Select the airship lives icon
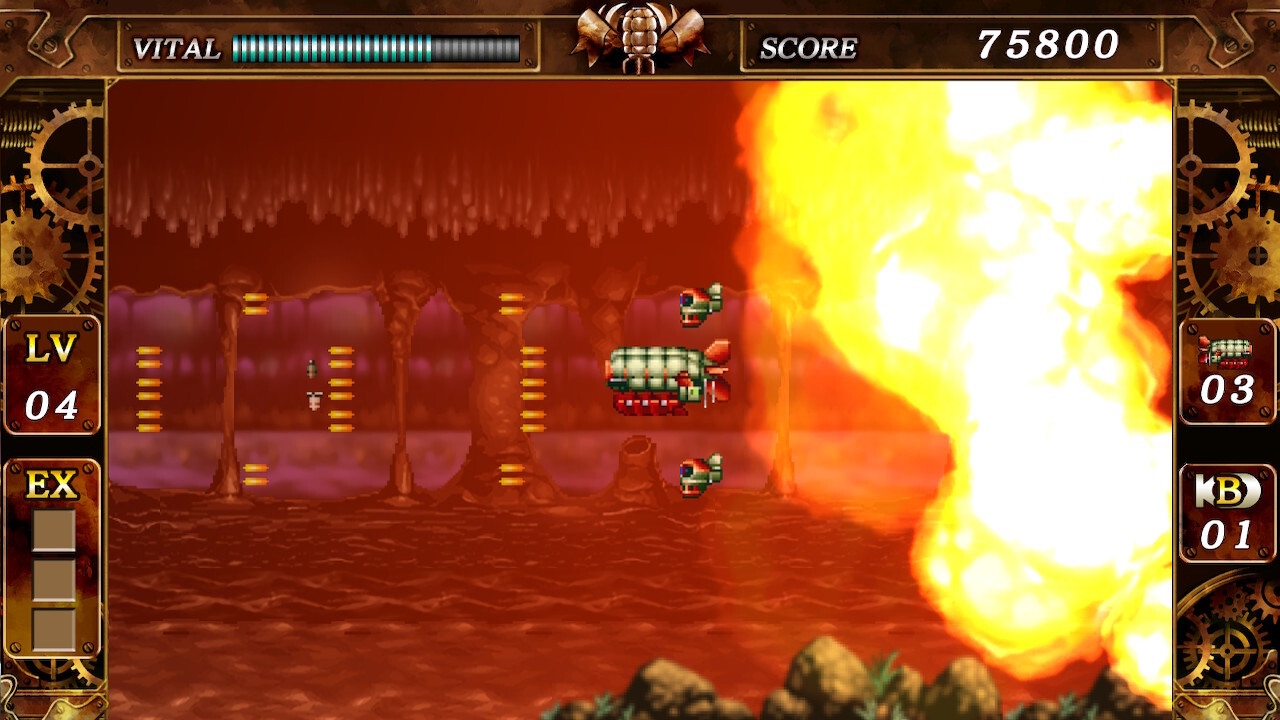 [1227, 352]
